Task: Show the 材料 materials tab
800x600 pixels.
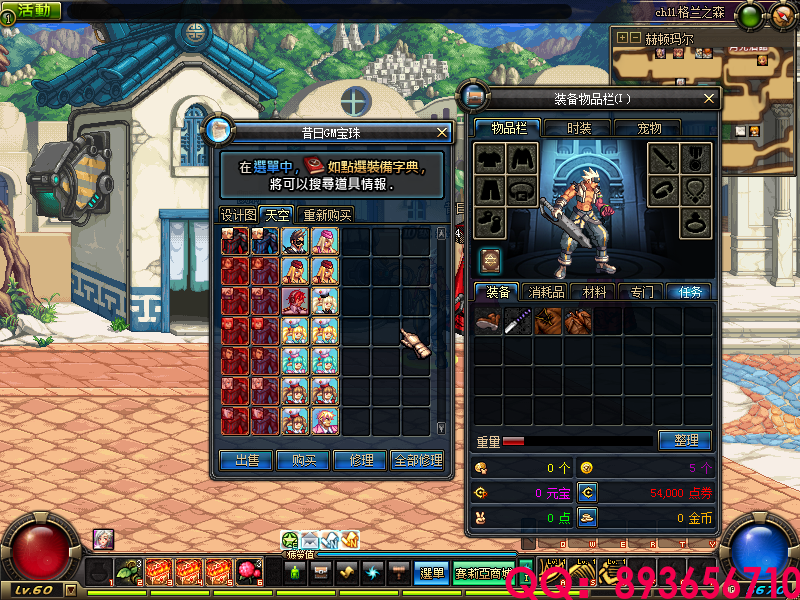Action: click(x=594, y=292)
